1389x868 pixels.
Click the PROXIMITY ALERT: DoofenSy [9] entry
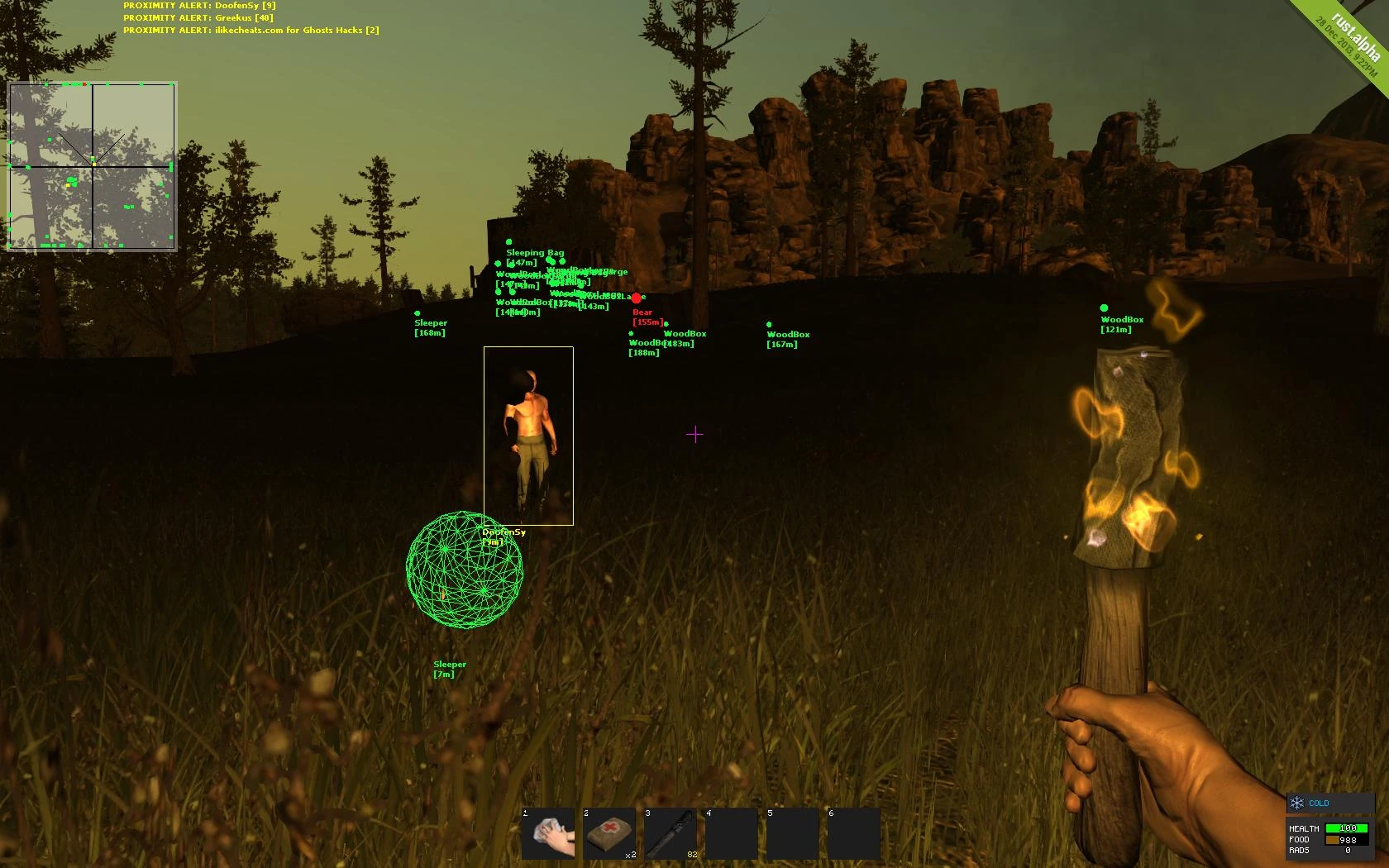(x=199, y=5)
